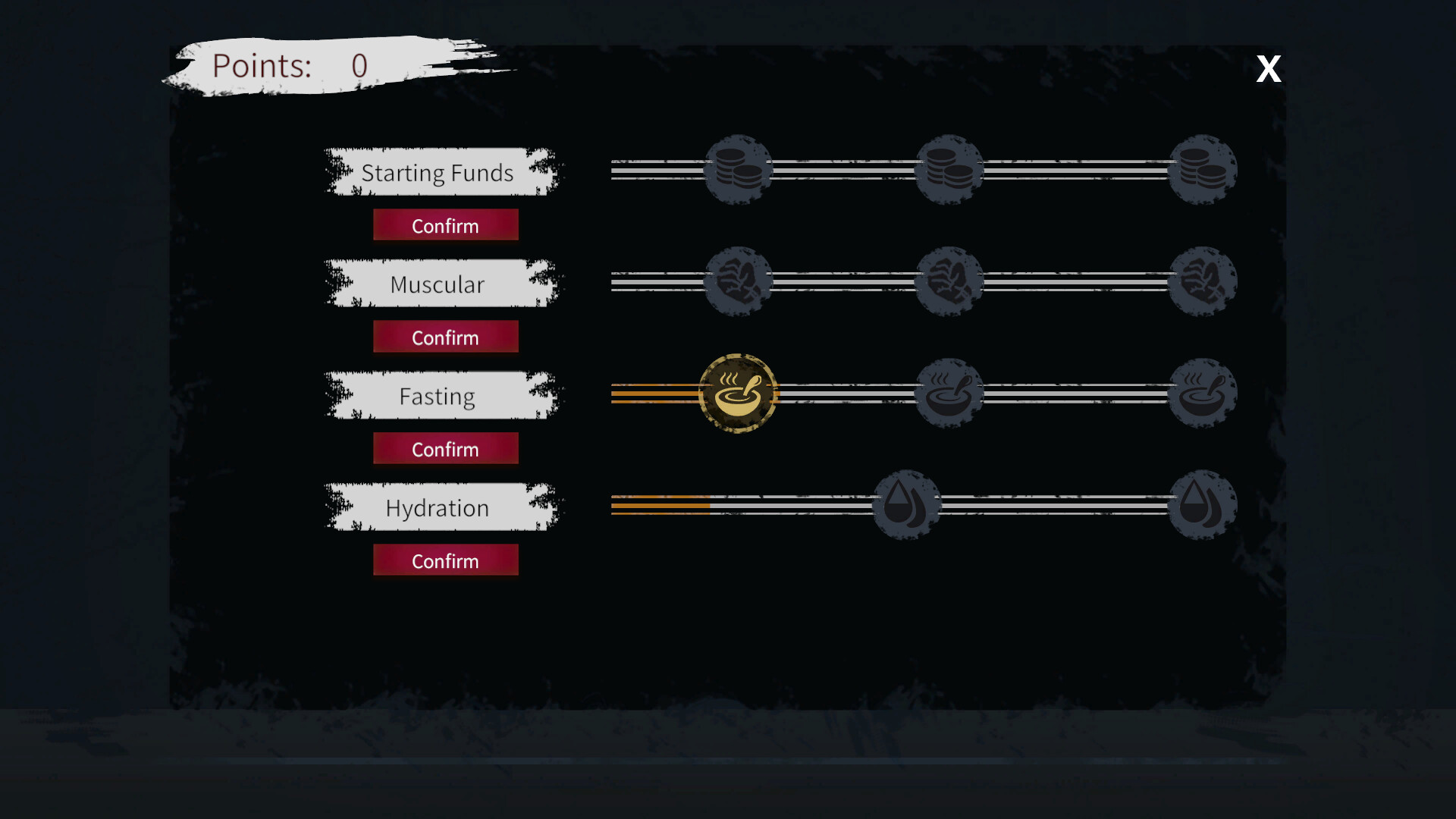Confirm the Hydration stat choice

point(446,560)
